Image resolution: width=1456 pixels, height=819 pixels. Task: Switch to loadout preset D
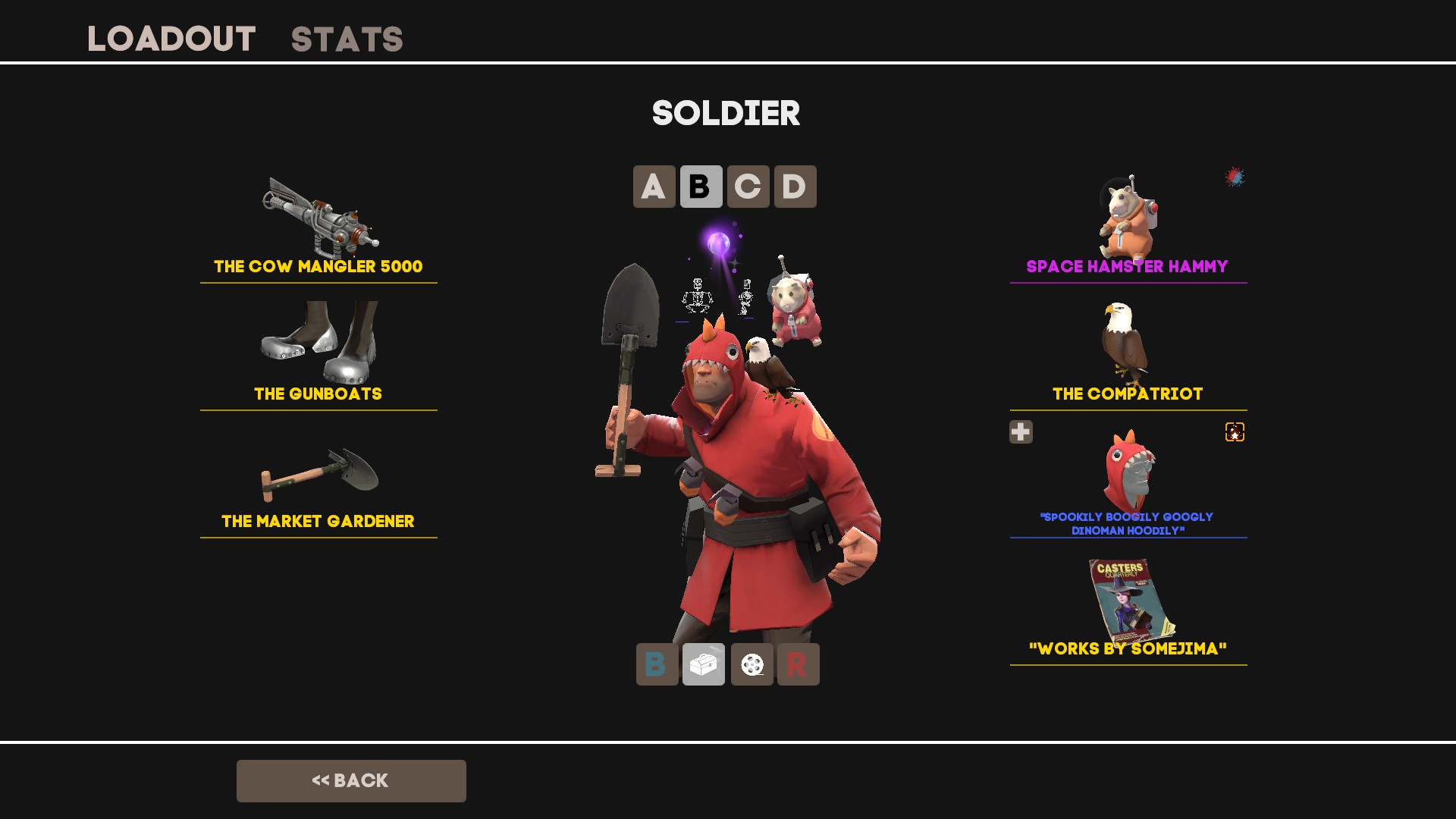coord(795,187)
